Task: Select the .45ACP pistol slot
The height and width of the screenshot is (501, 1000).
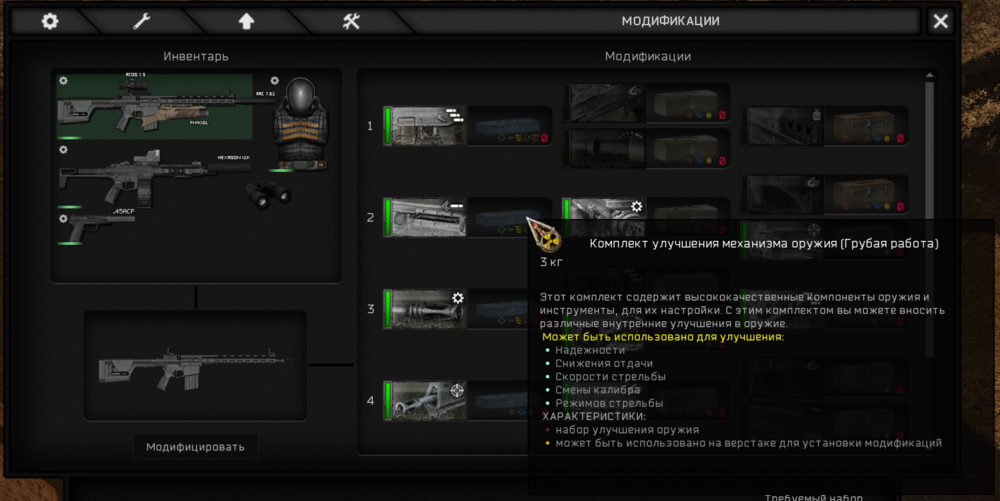Action: [97, 226]
